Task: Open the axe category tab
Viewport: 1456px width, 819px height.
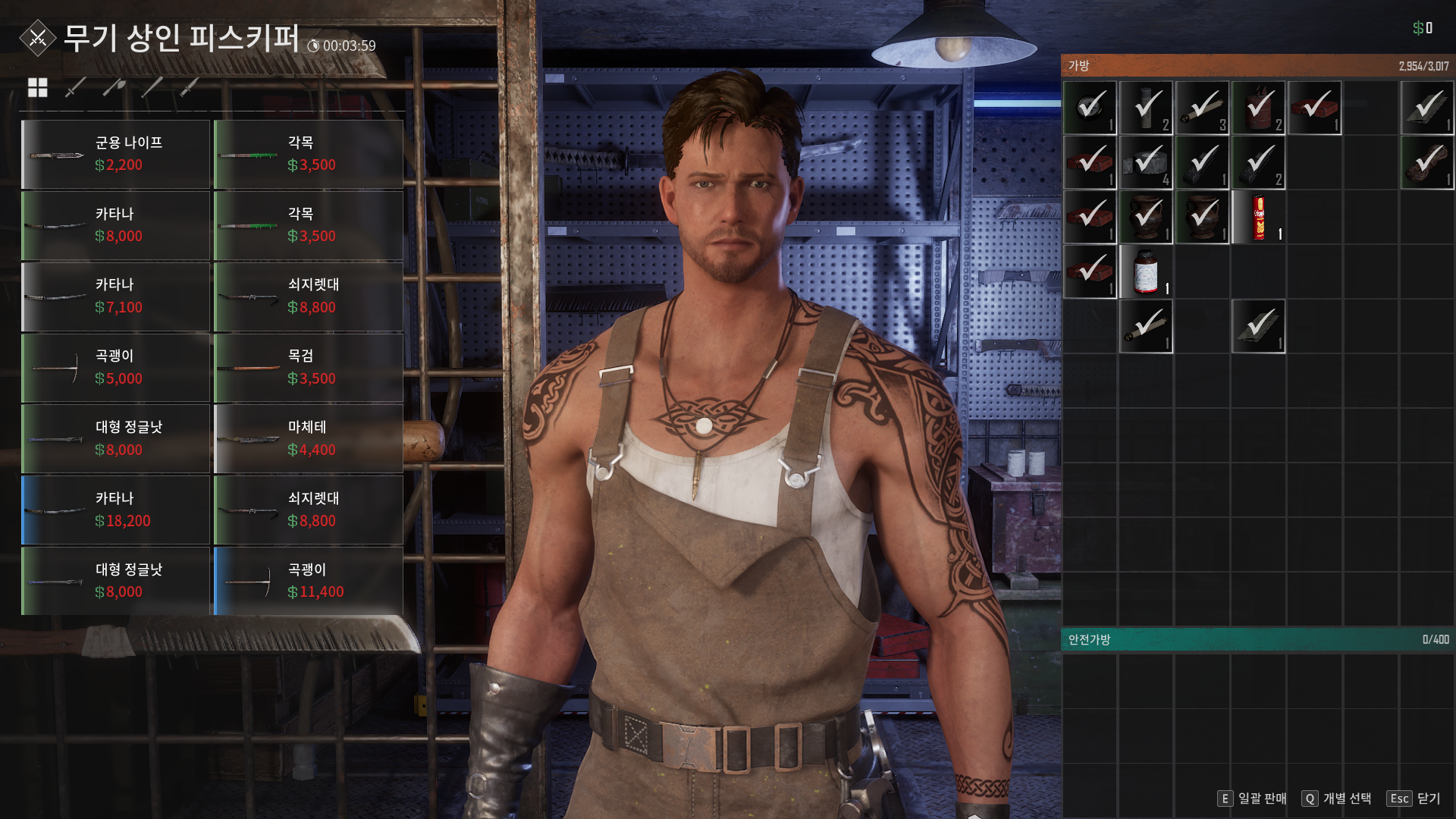Action: [x=114, y=88]
